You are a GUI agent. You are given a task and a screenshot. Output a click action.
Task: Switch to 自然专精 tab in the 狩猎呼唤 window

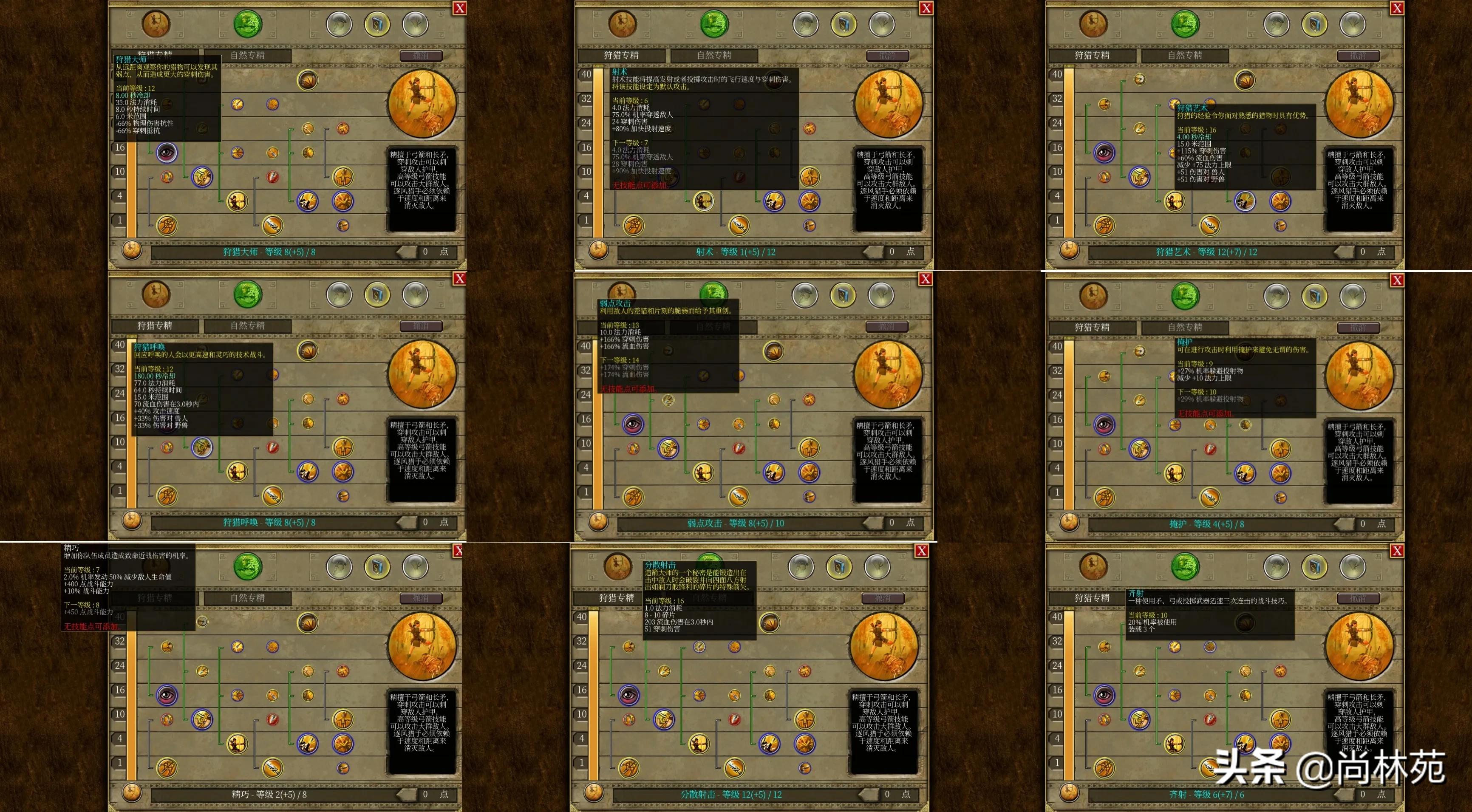tap(247, 326)
